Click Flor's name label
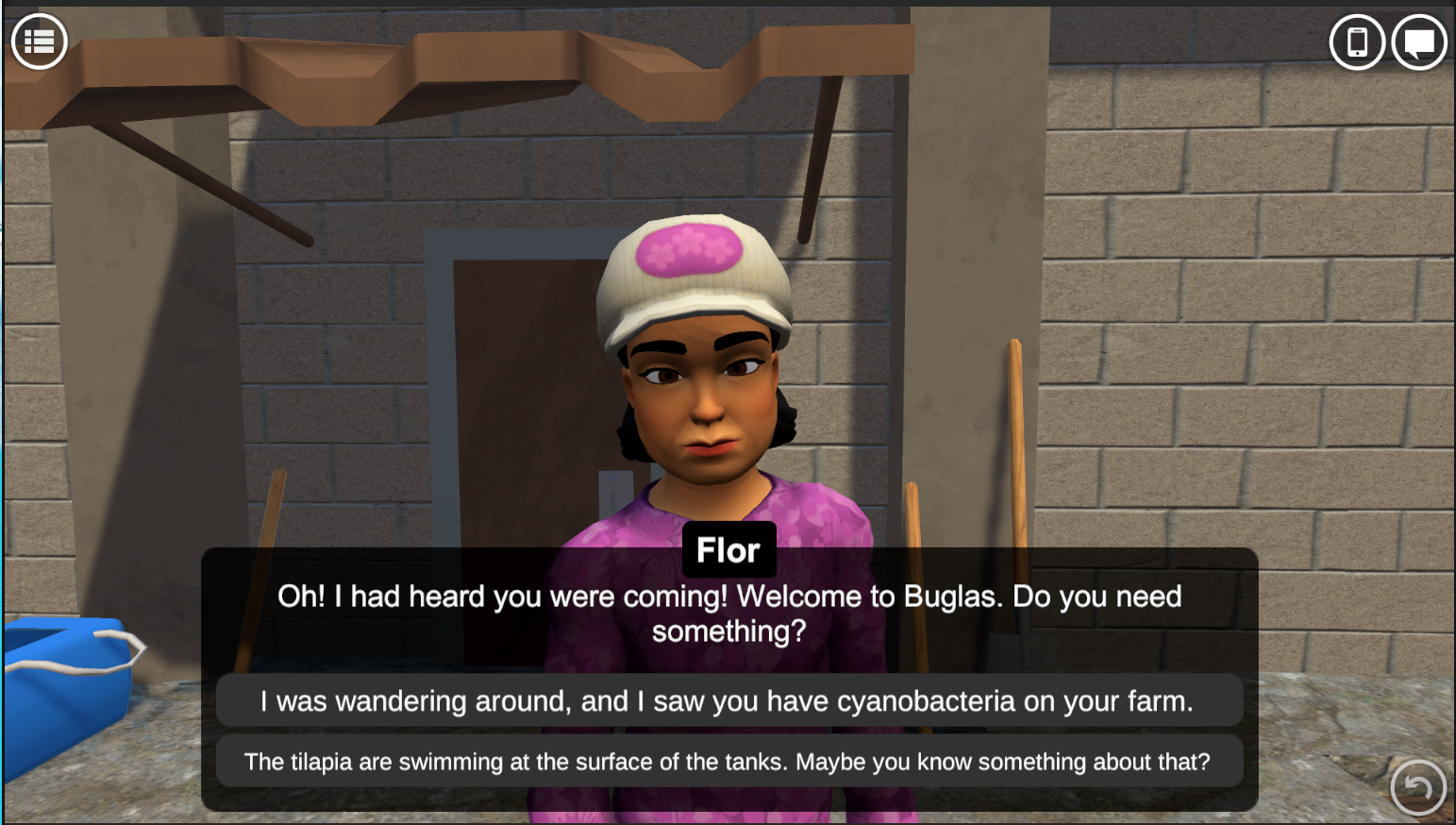 pyautogui.click(x=728, y=549)
